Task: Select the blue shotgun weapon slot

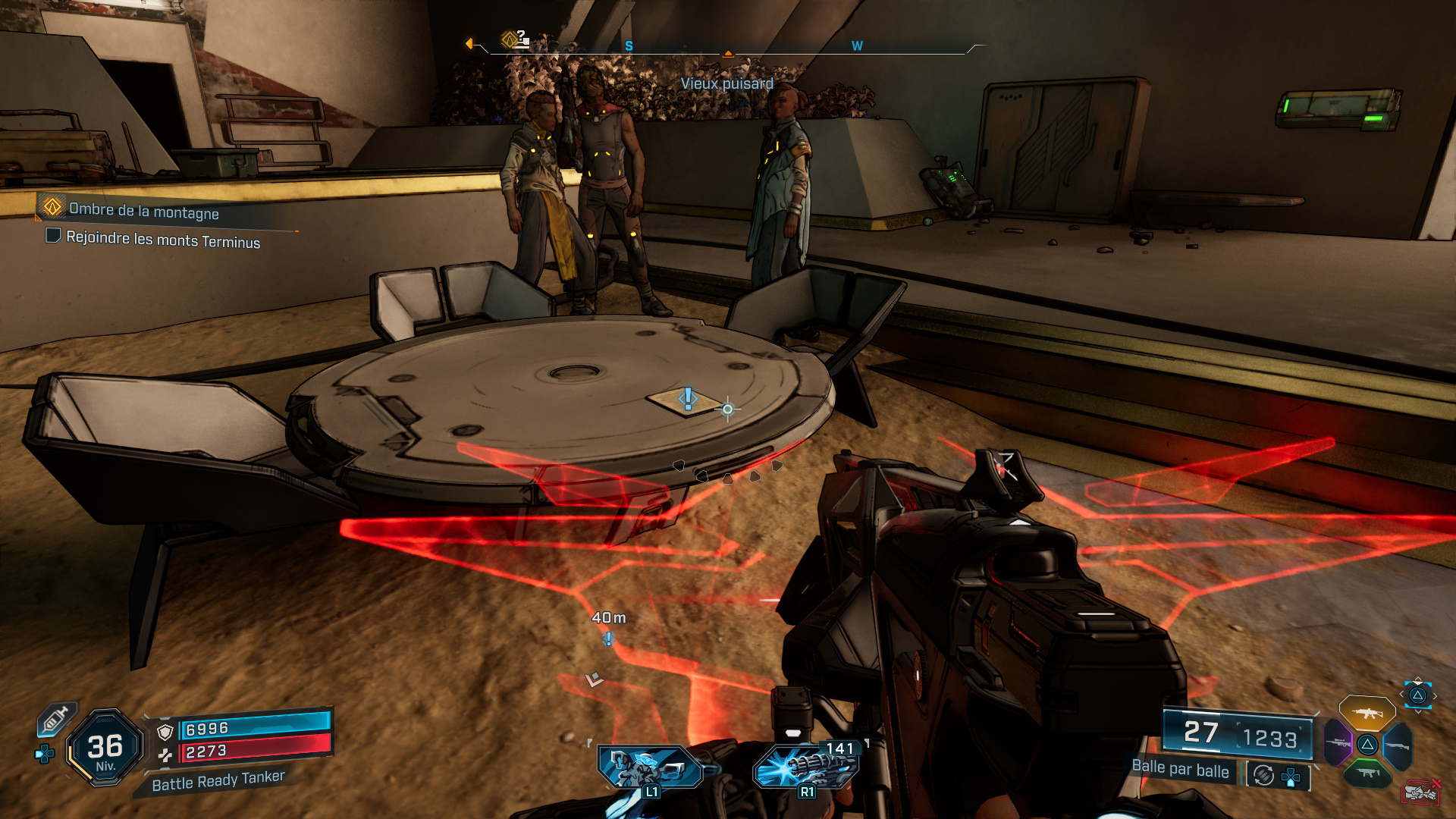Action: (x=1398, y=746)
